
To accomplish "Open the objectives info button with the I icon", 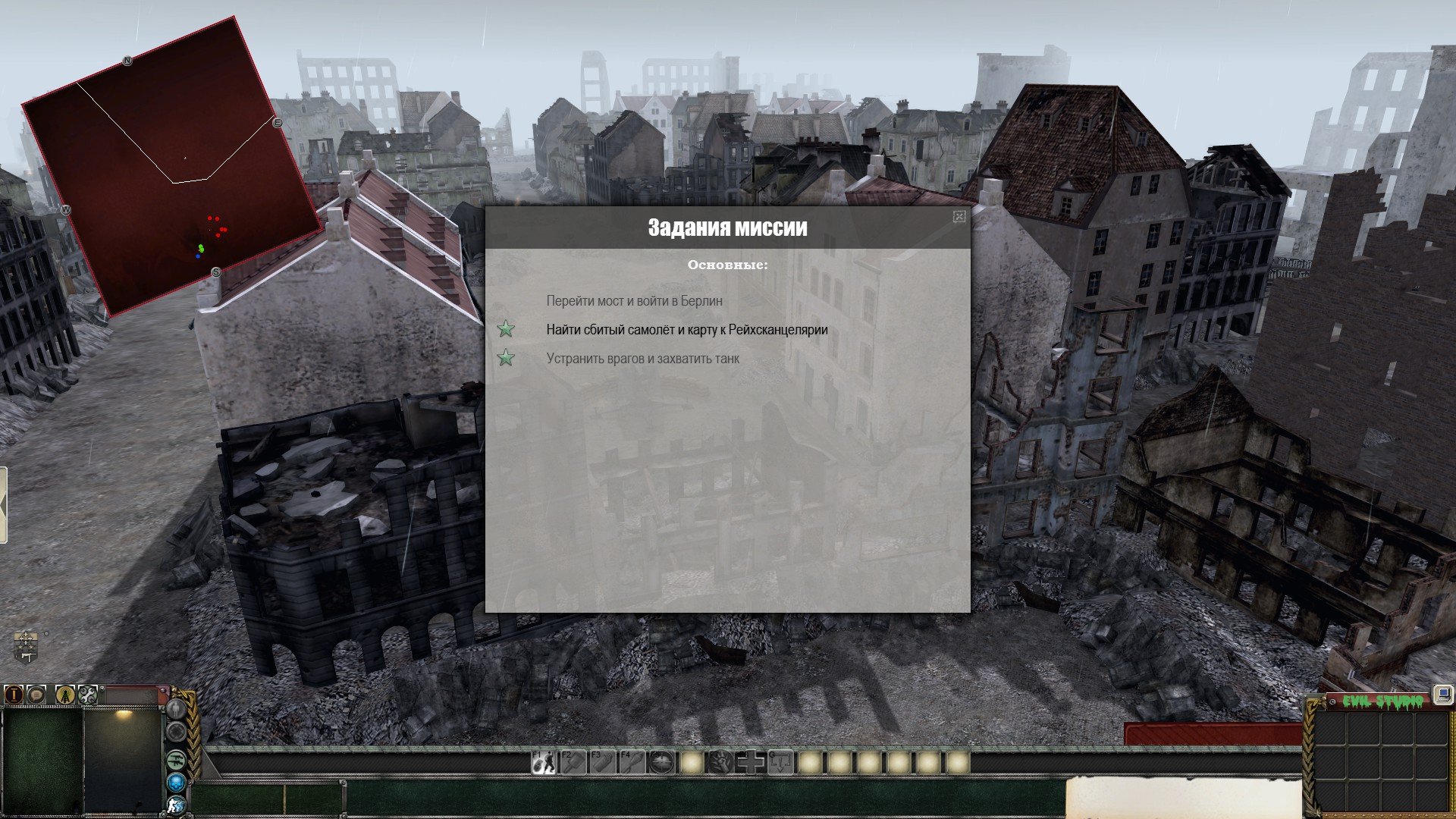I will coord(14,694).
